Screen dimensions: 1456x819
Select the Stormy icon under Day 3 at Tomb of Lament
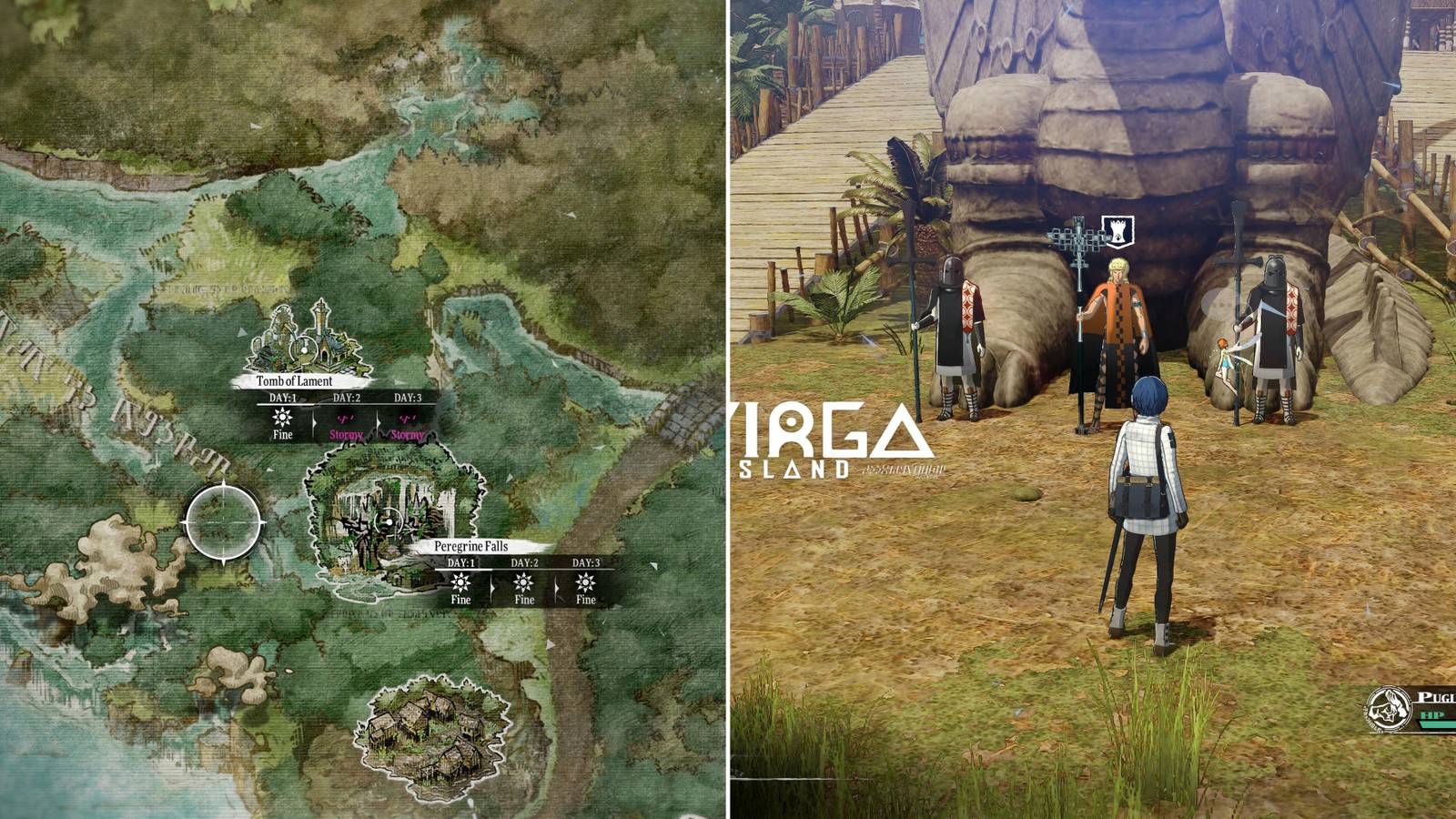coord(407,420)
